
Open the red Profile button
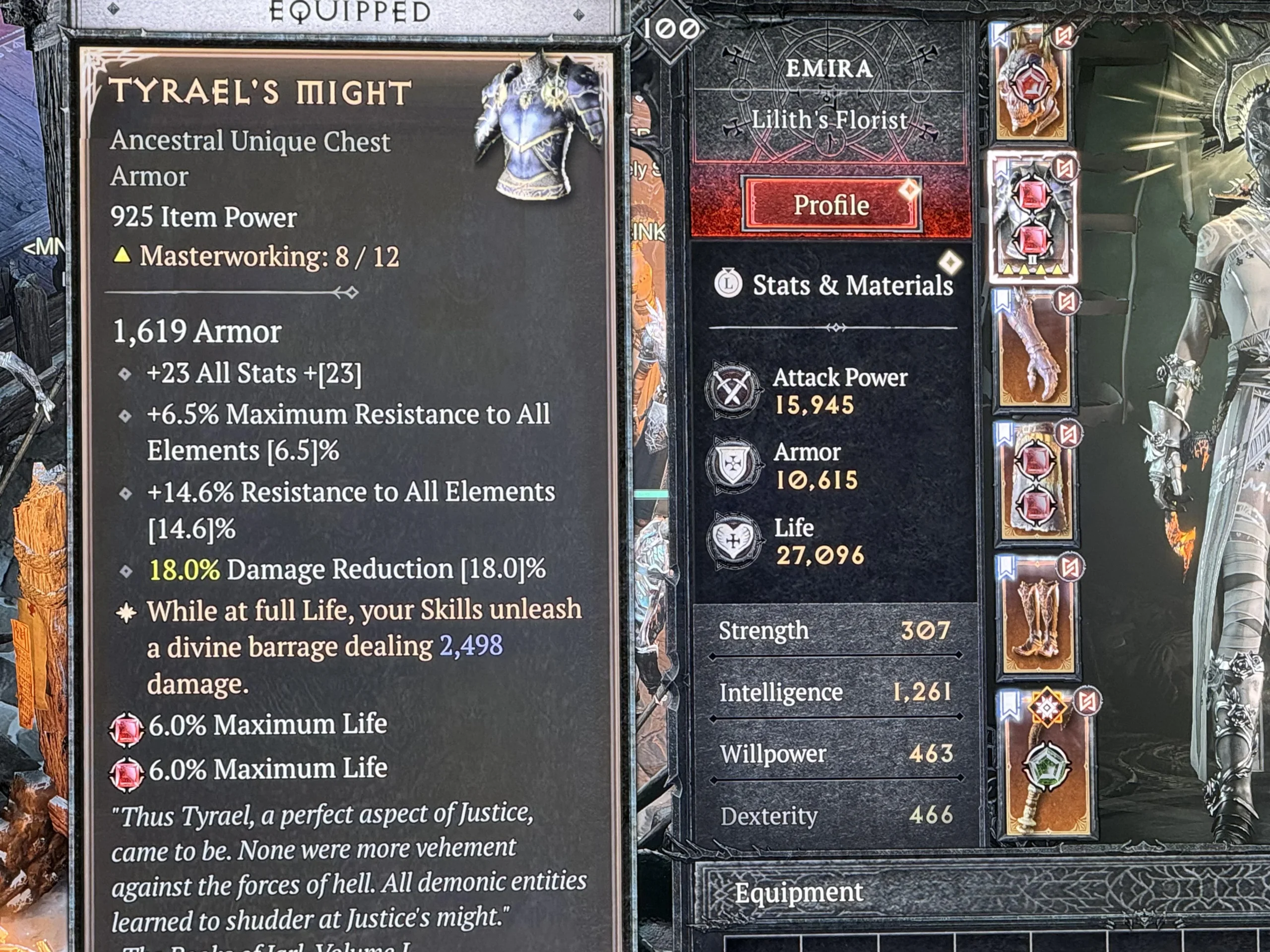coord(831,205)
